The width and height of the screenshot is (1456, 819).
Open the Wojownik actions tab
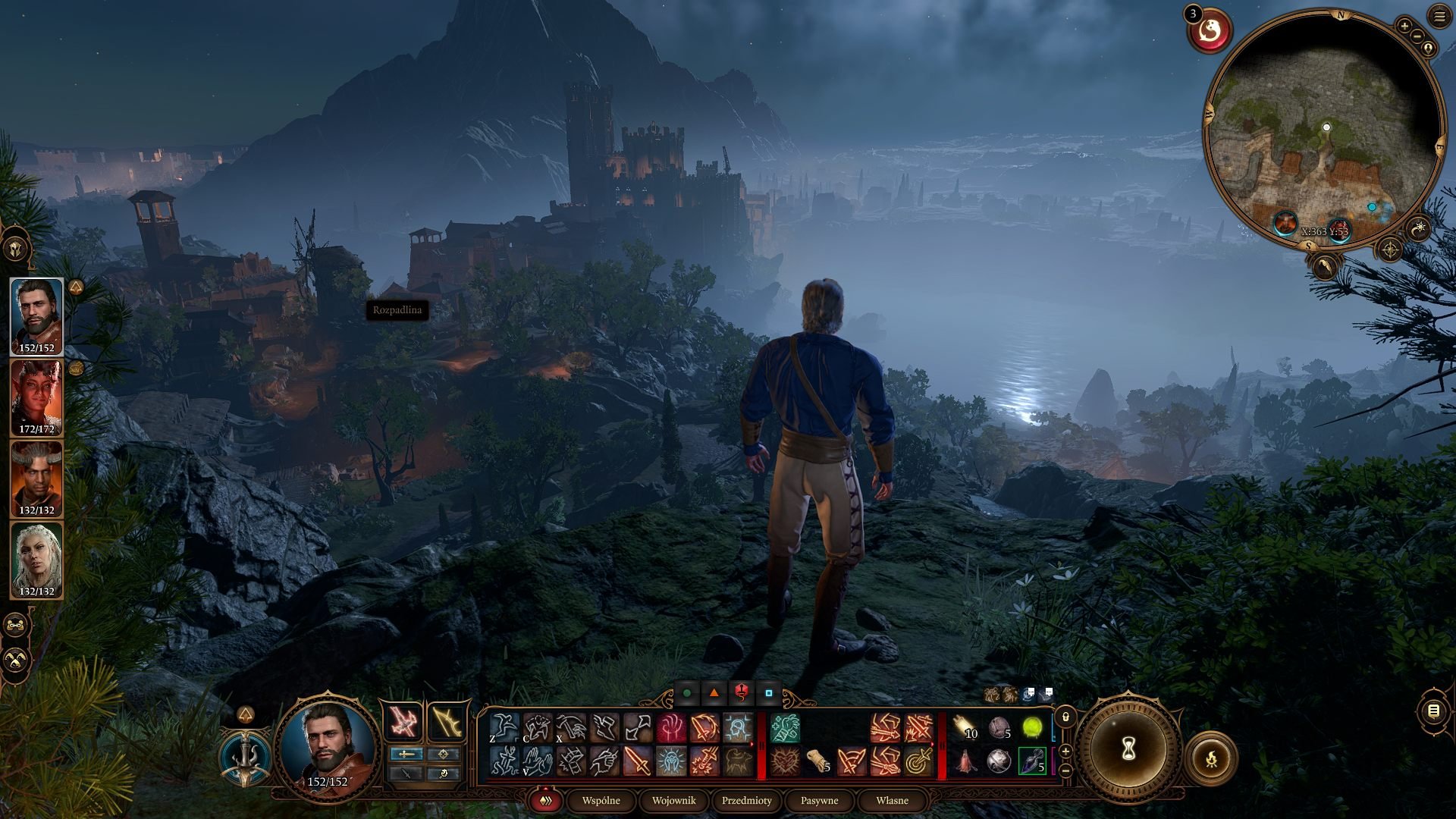[x=673, y=800]
